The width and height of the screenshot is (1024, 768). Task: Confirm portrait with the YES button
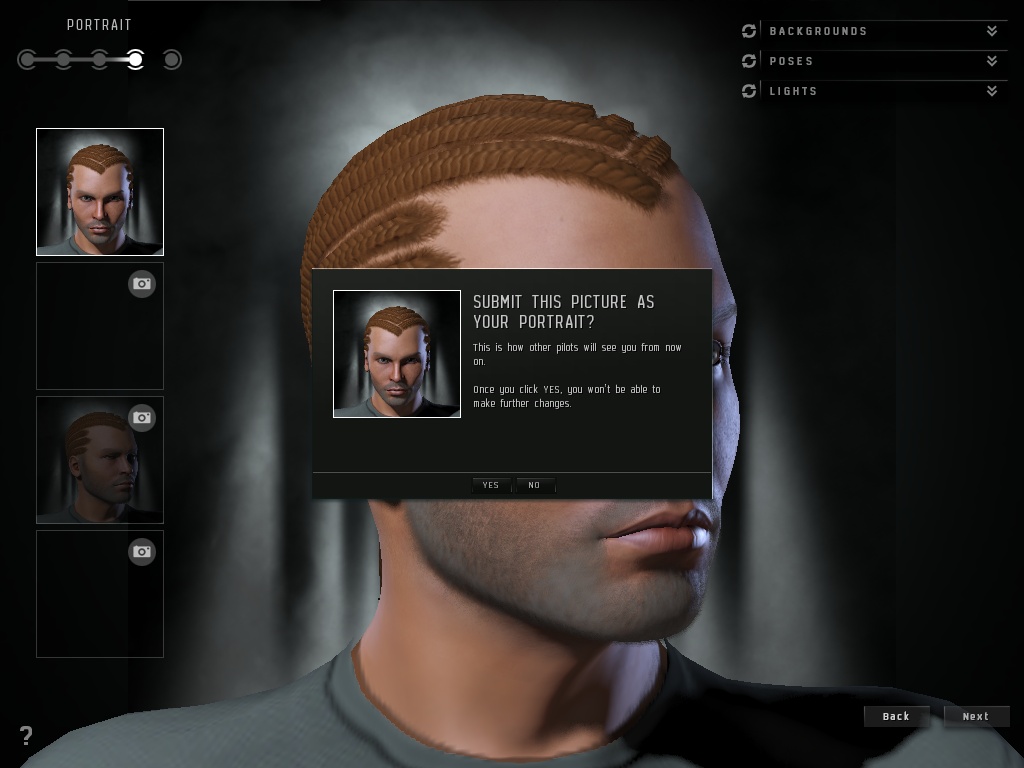coord(490,485)
